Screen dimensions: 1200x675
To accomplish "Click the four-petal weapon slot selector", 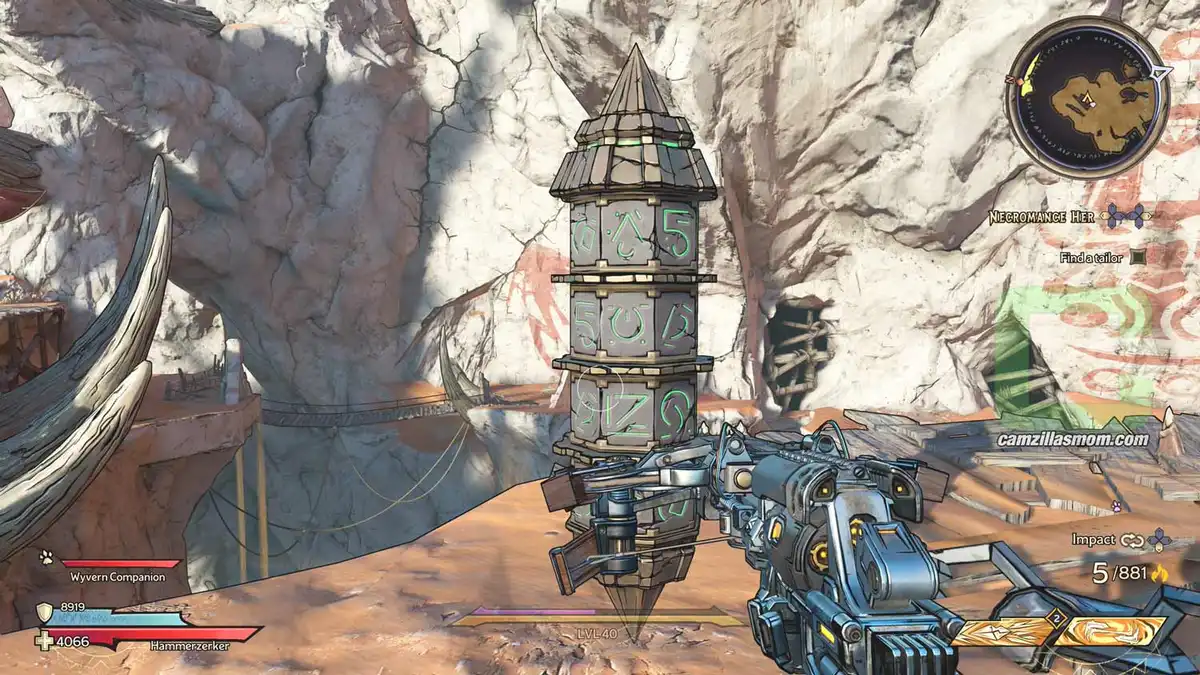I will (1159, 539).
